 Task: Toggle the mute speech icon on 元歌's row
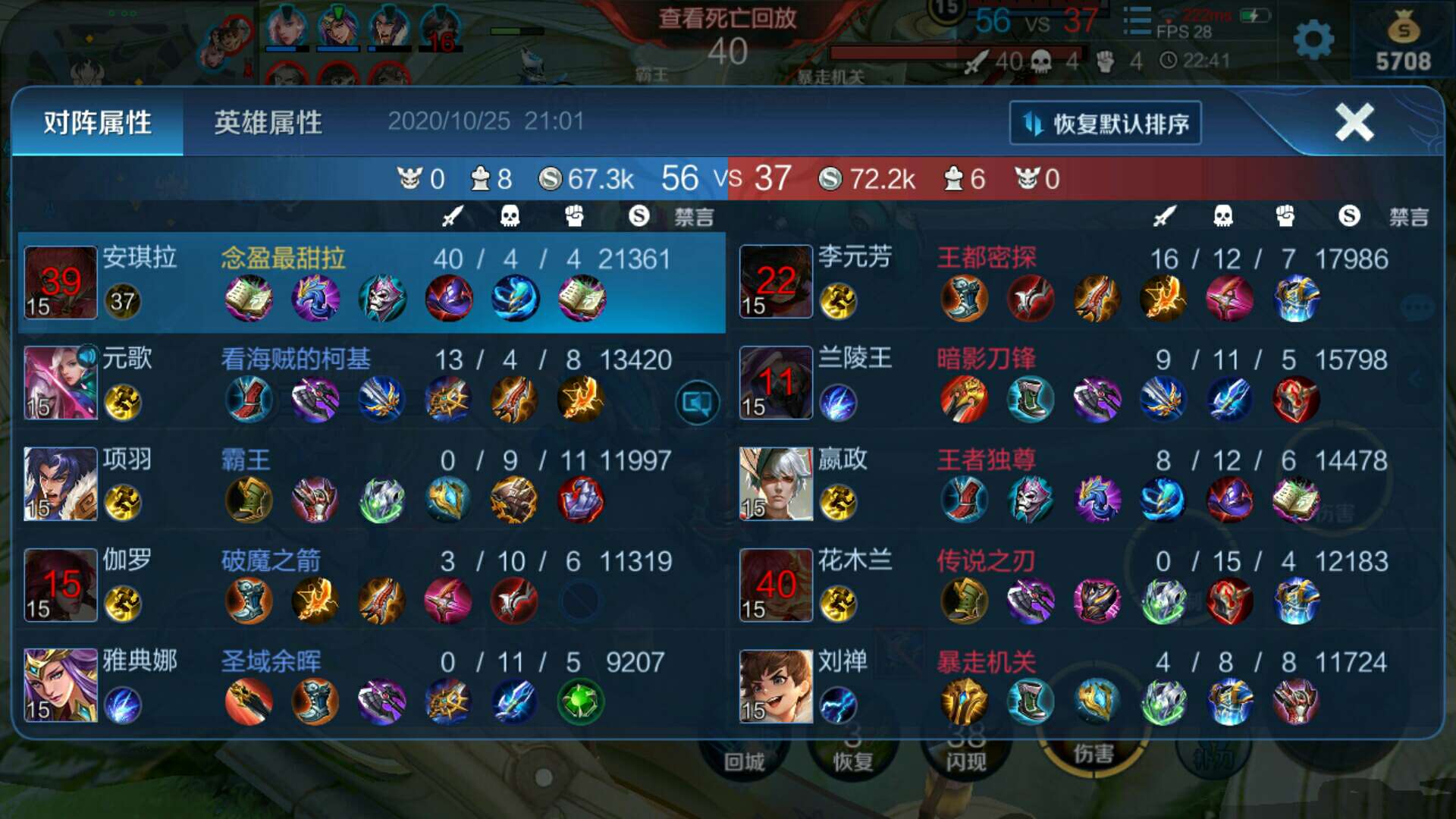697,403
